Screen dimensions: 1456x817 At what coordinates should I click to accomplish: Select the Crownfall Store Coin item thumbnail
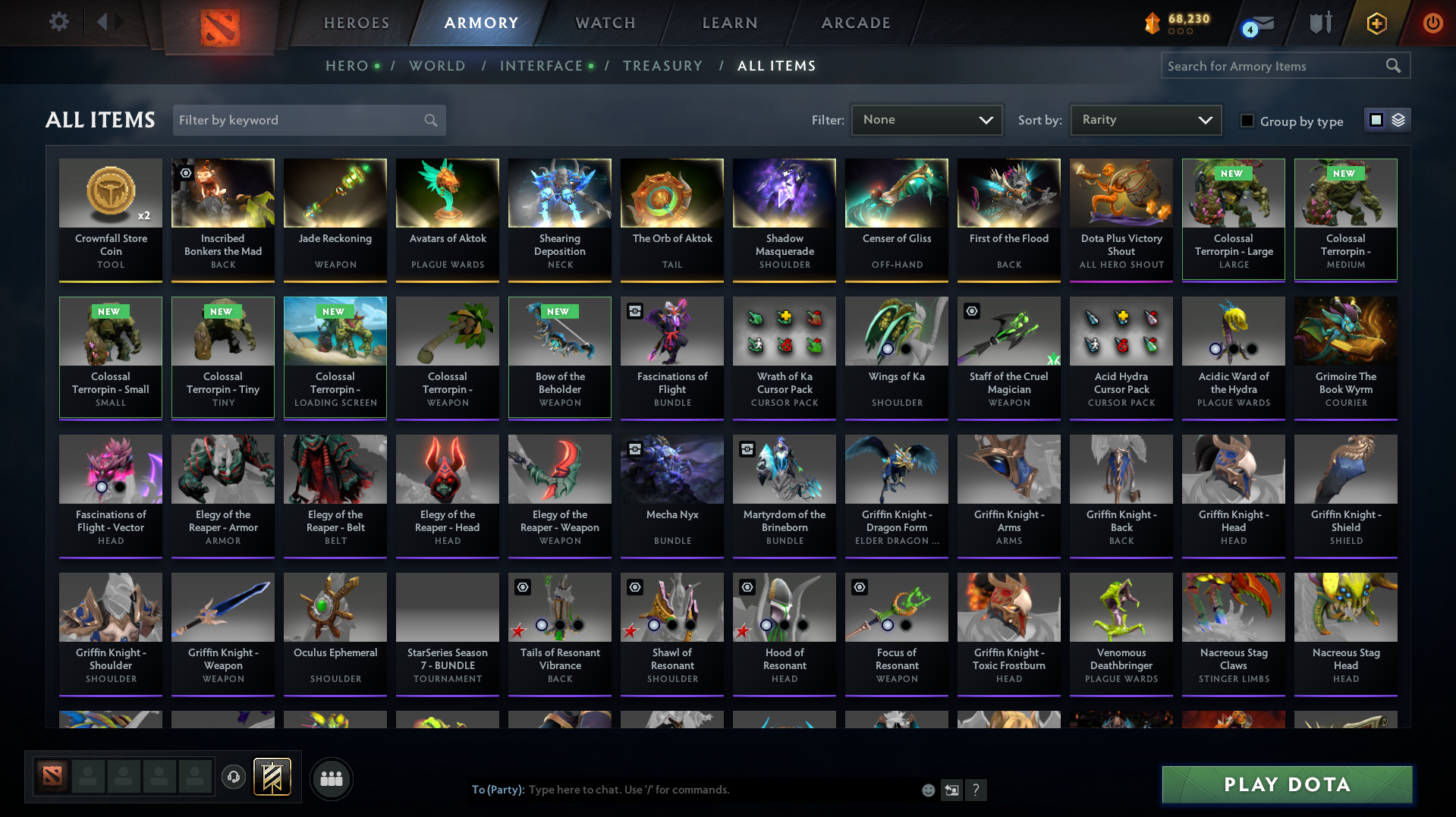[110, 193]
